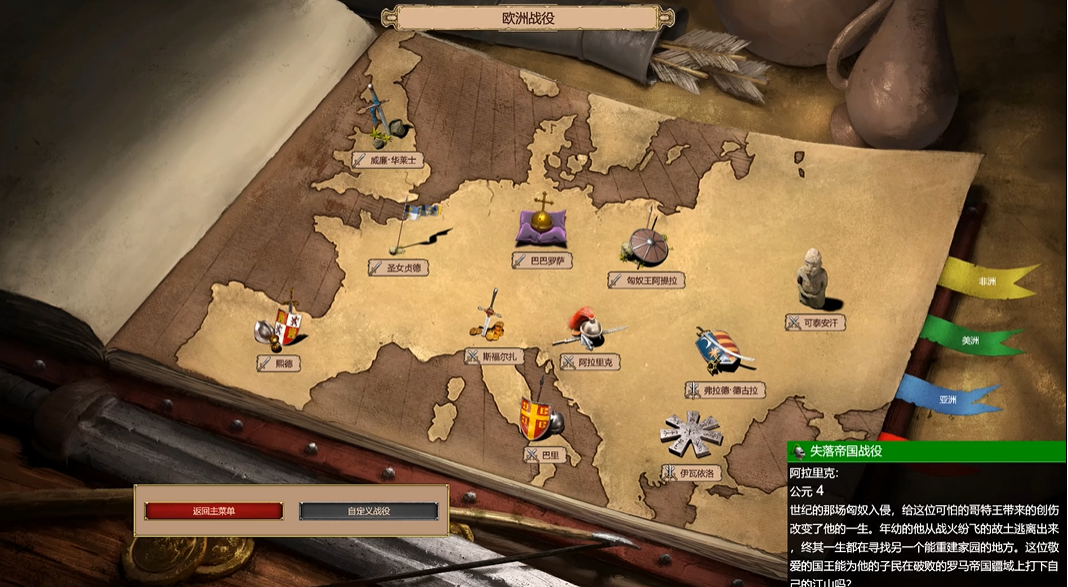
Task: Switch to the green 美洲 flag tab
Action: [970, 340]
